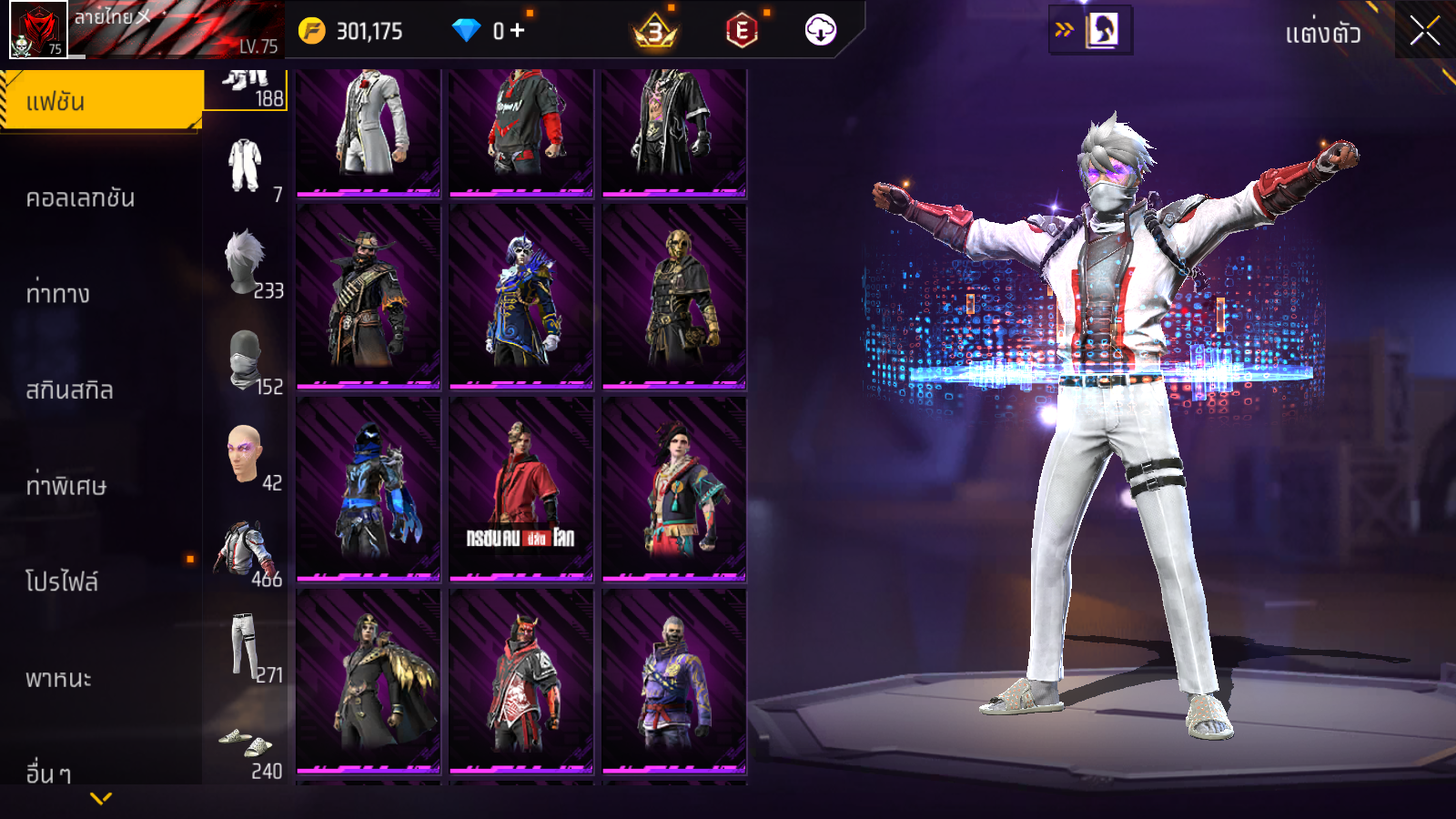This screenshot has height=819, width=1456.
Task: Choose the sandals footwear category showing 240
Action: click(x=246, y=746)
